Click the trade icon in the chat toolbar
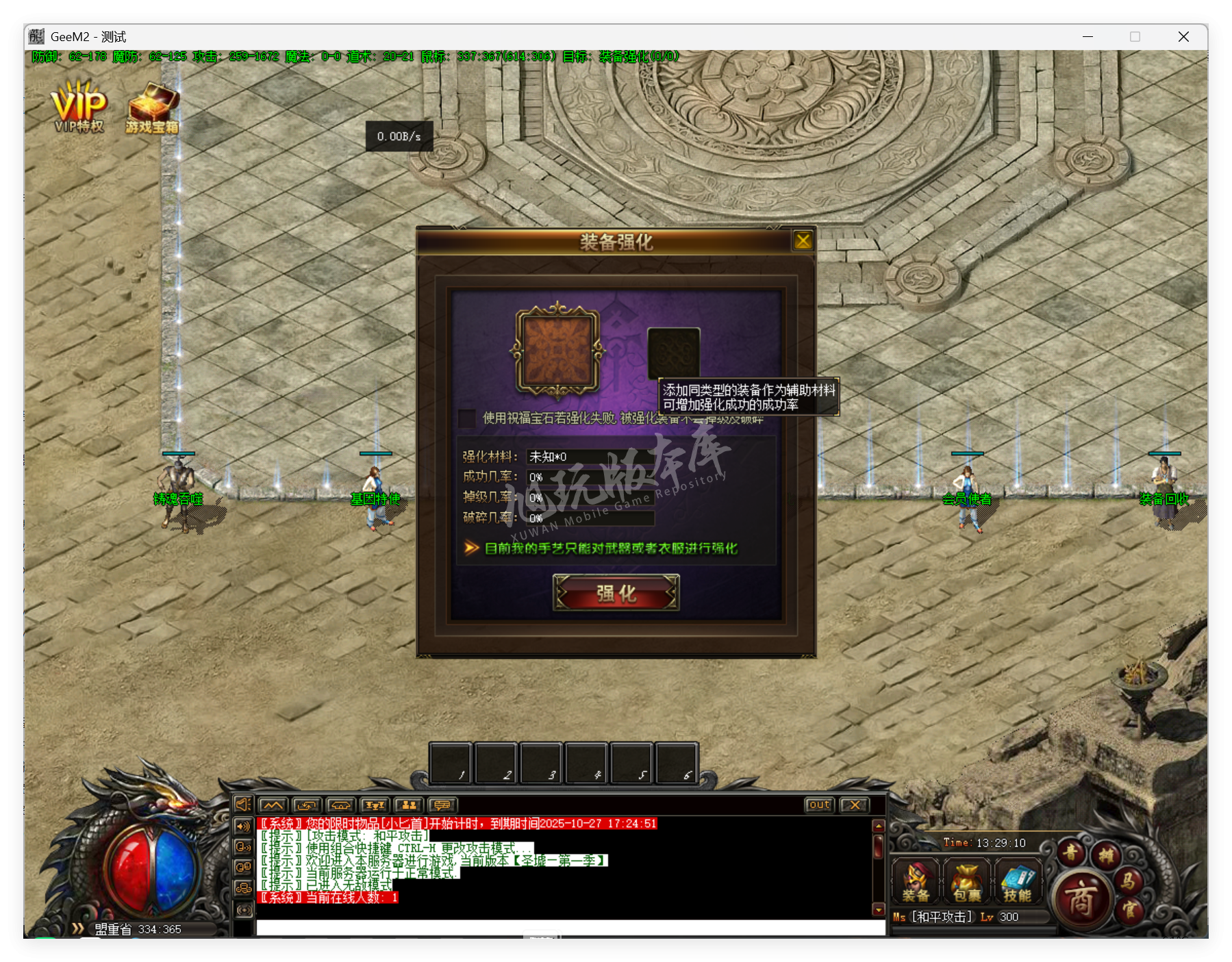The width and height of the screenshot is (1232, 962). 306,805
